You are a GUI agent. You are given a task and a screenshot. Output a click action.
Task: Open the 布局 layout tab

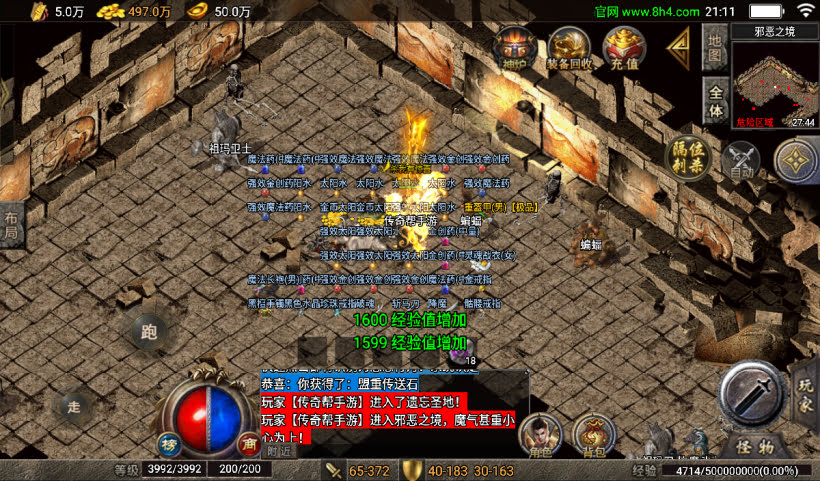11,225
